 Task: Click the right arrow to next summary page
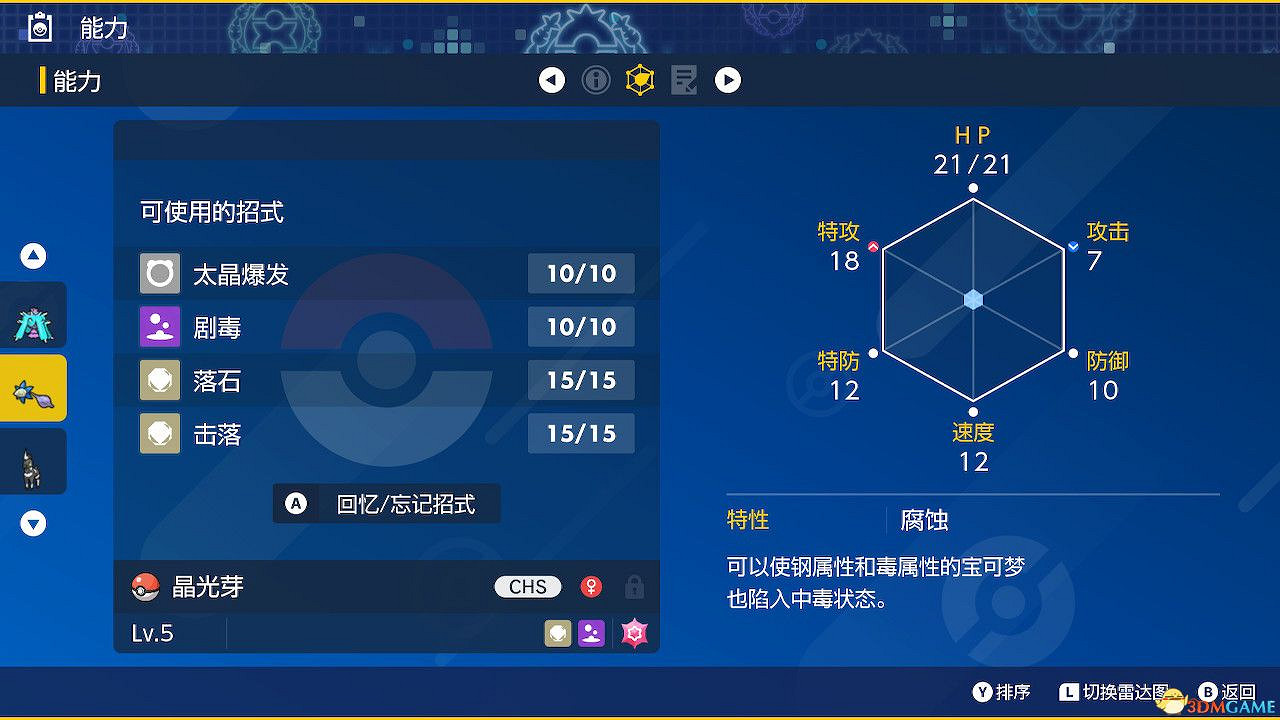[728, 80]
